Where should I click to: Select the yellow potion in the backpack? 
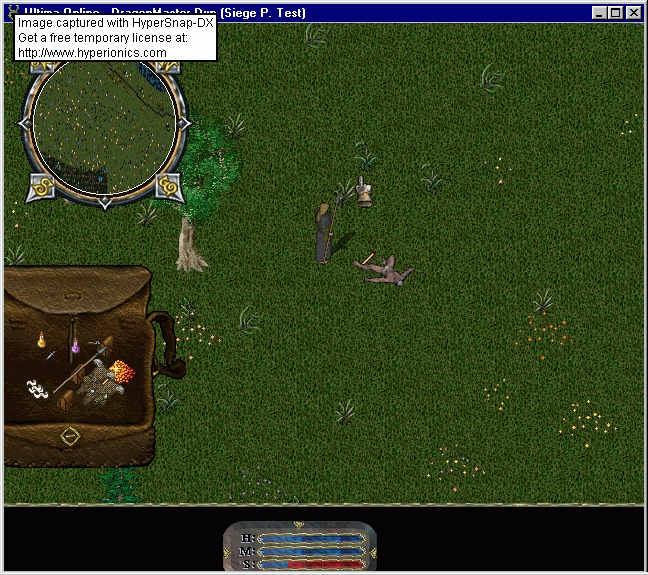click(x=42, y=340)
